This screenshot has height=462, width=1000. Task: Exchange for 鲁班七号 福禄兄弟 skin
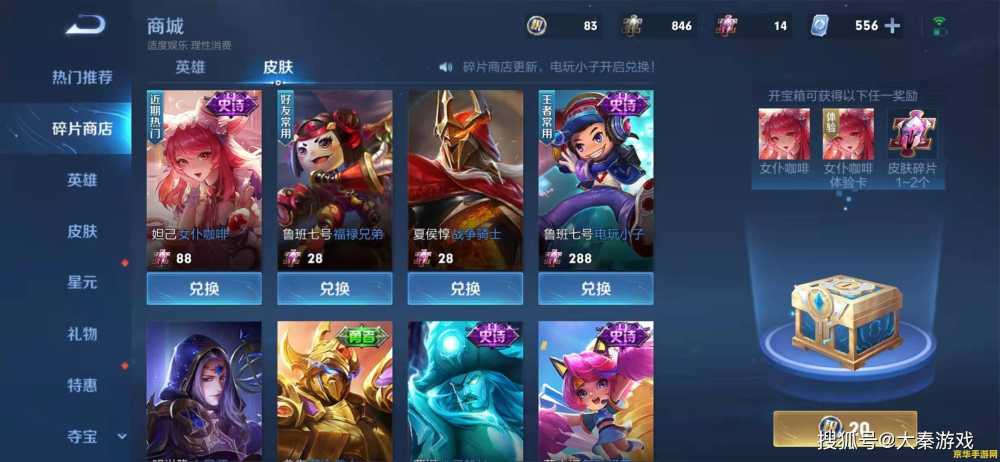pyautogui.click(x=334, y=288)
